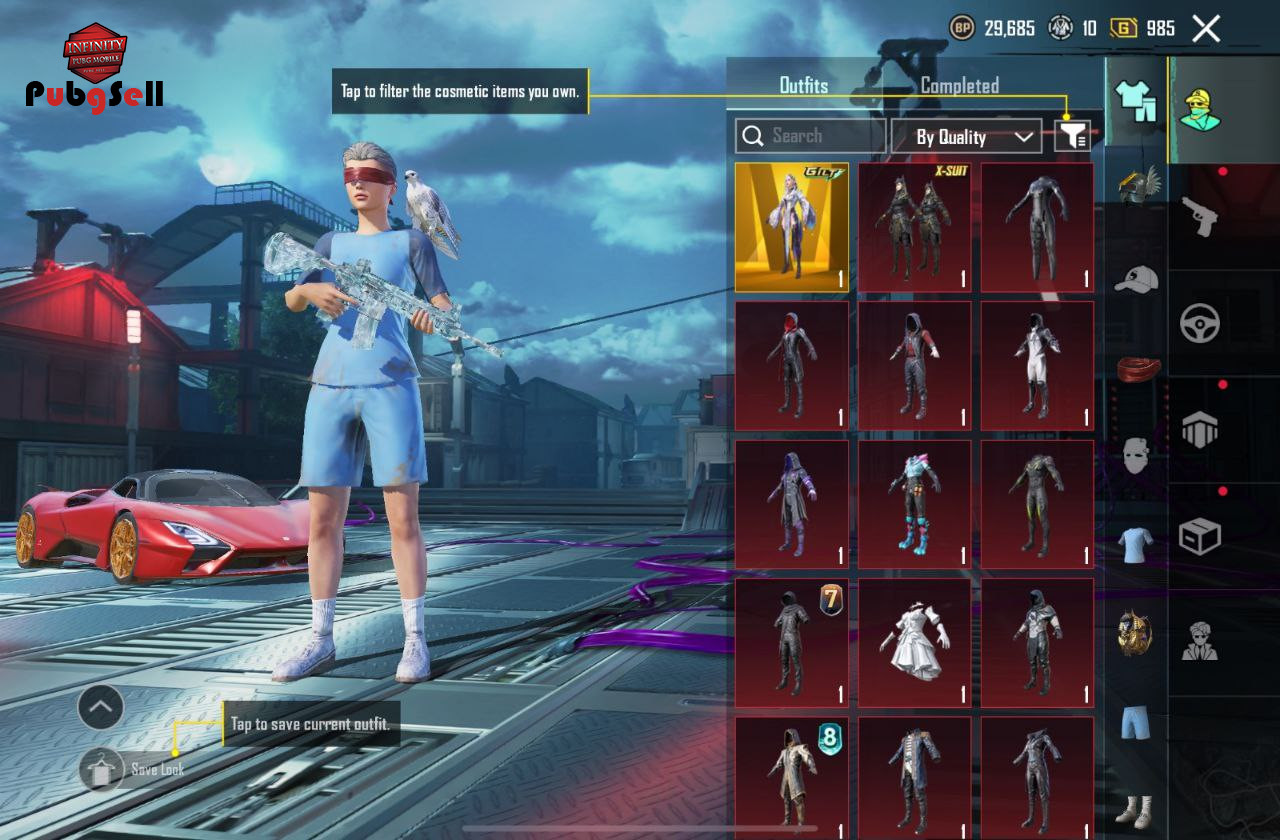The width and height of the screenshot is (1280, 840).
Task: Open the light blue t-shirt category
Action: [x=1136, y=546]
